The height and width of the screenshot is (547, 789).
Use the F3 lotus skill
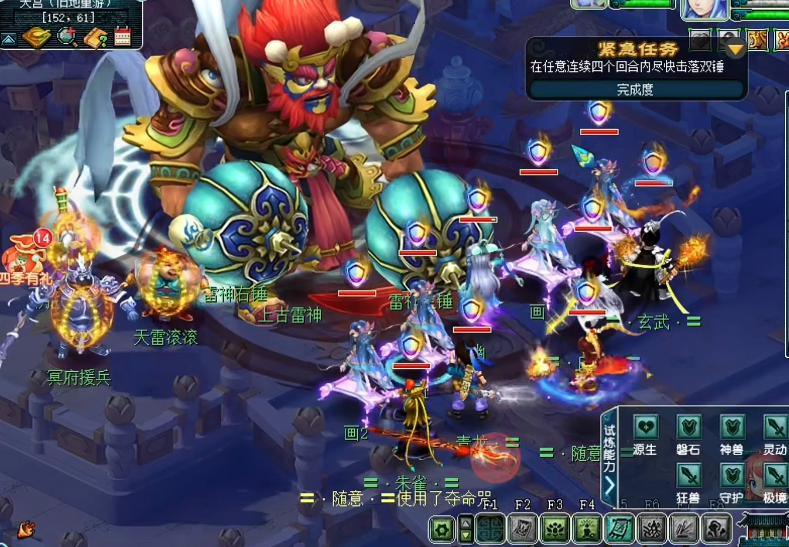click(x=555, y=529)
